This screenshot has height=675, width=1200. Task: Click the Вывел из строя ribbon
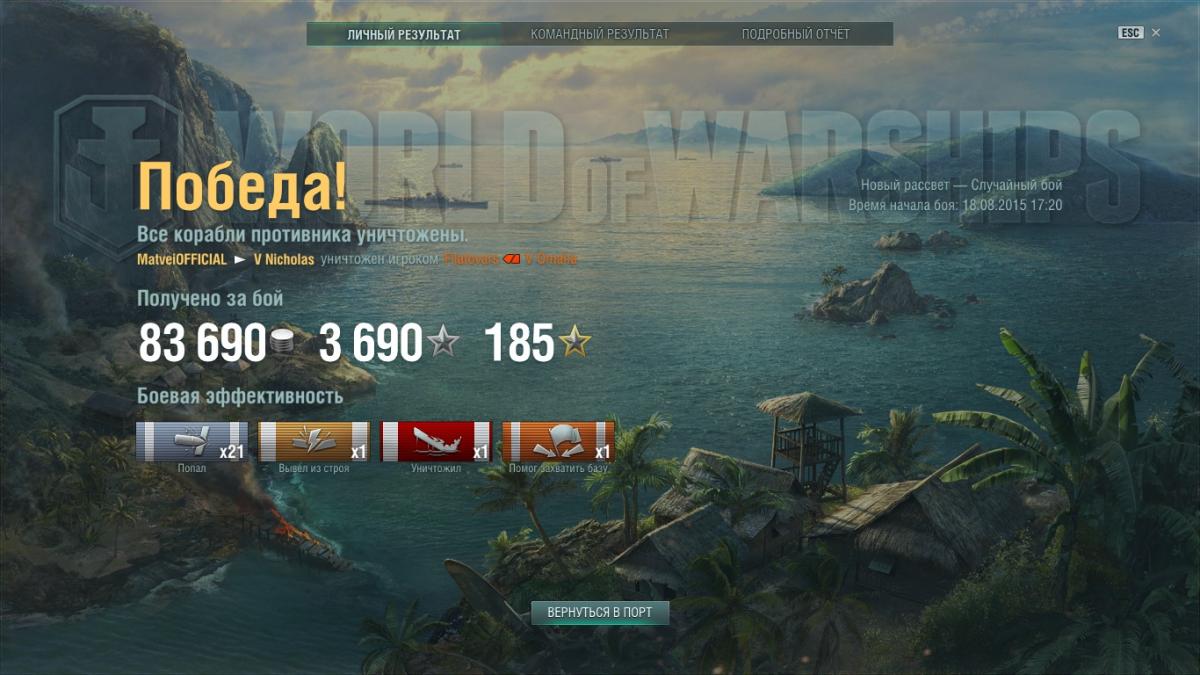314,442
